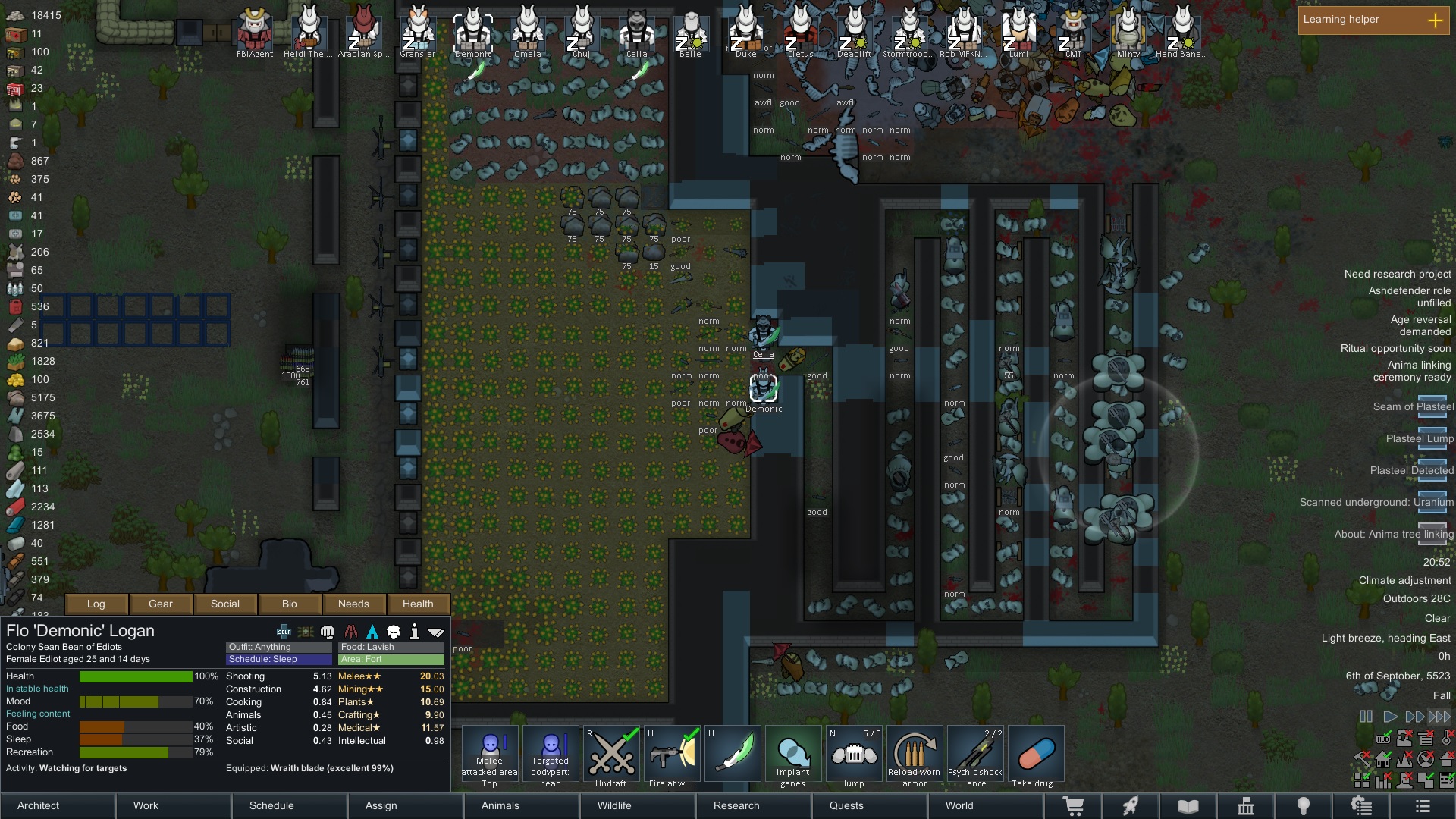The height and width of the screenshot is (819, 1456).
Task: Switch to the Gear tab
Action: [161, 604]
